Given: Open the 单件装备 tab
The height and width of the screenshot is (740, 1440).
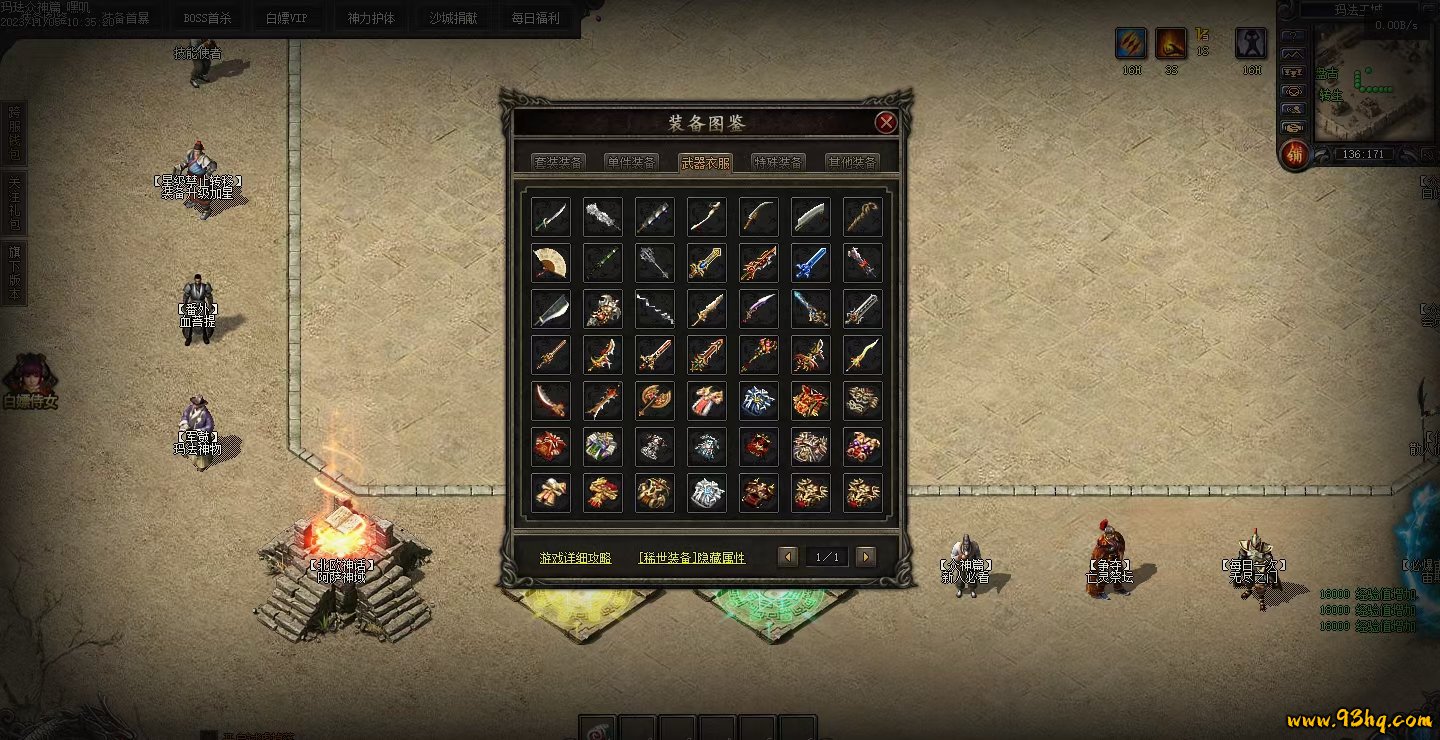Looking at the screenshot, I should click(632, 162).
